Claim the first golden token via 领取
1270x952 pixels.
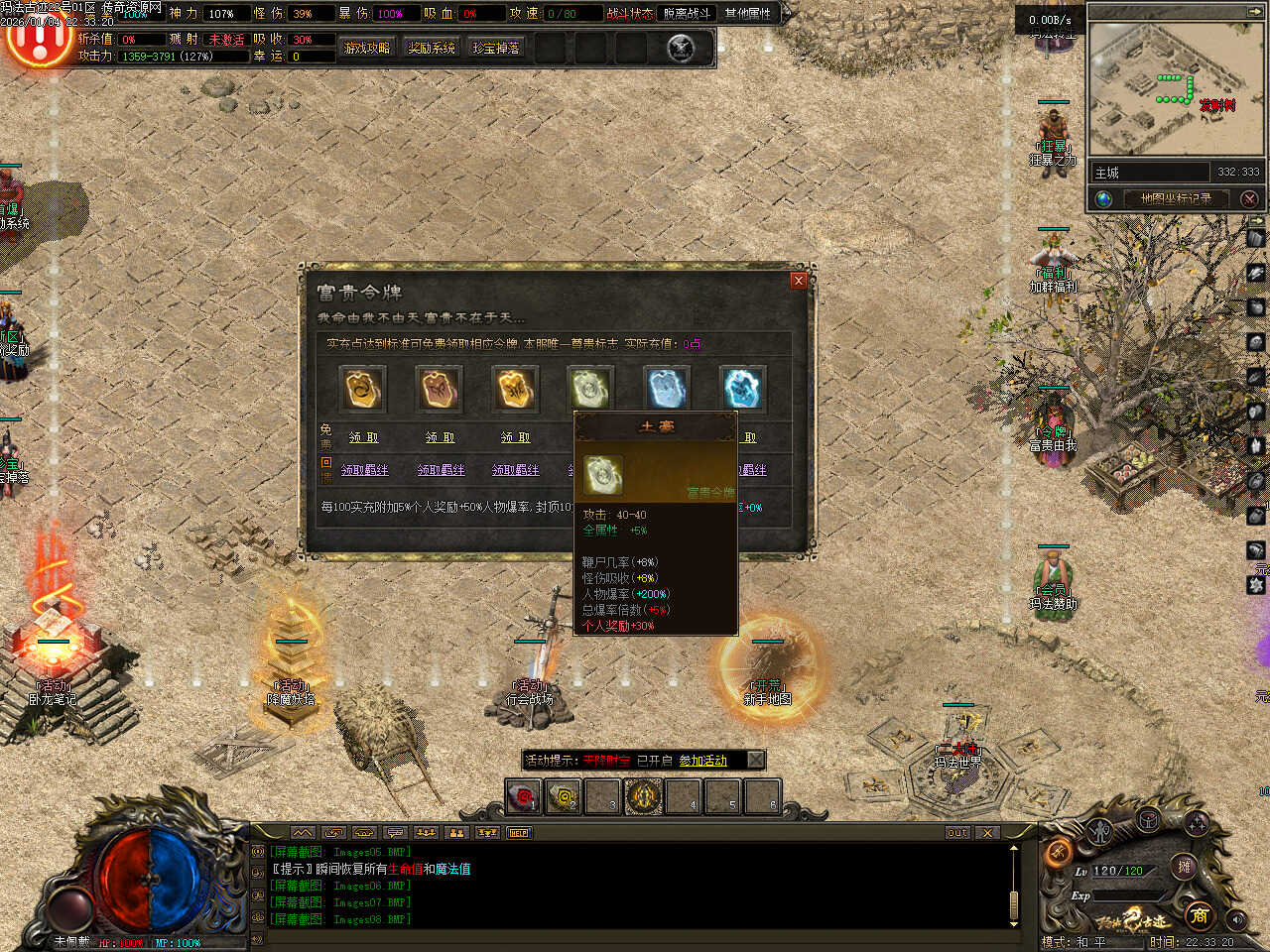coord(363,437)
